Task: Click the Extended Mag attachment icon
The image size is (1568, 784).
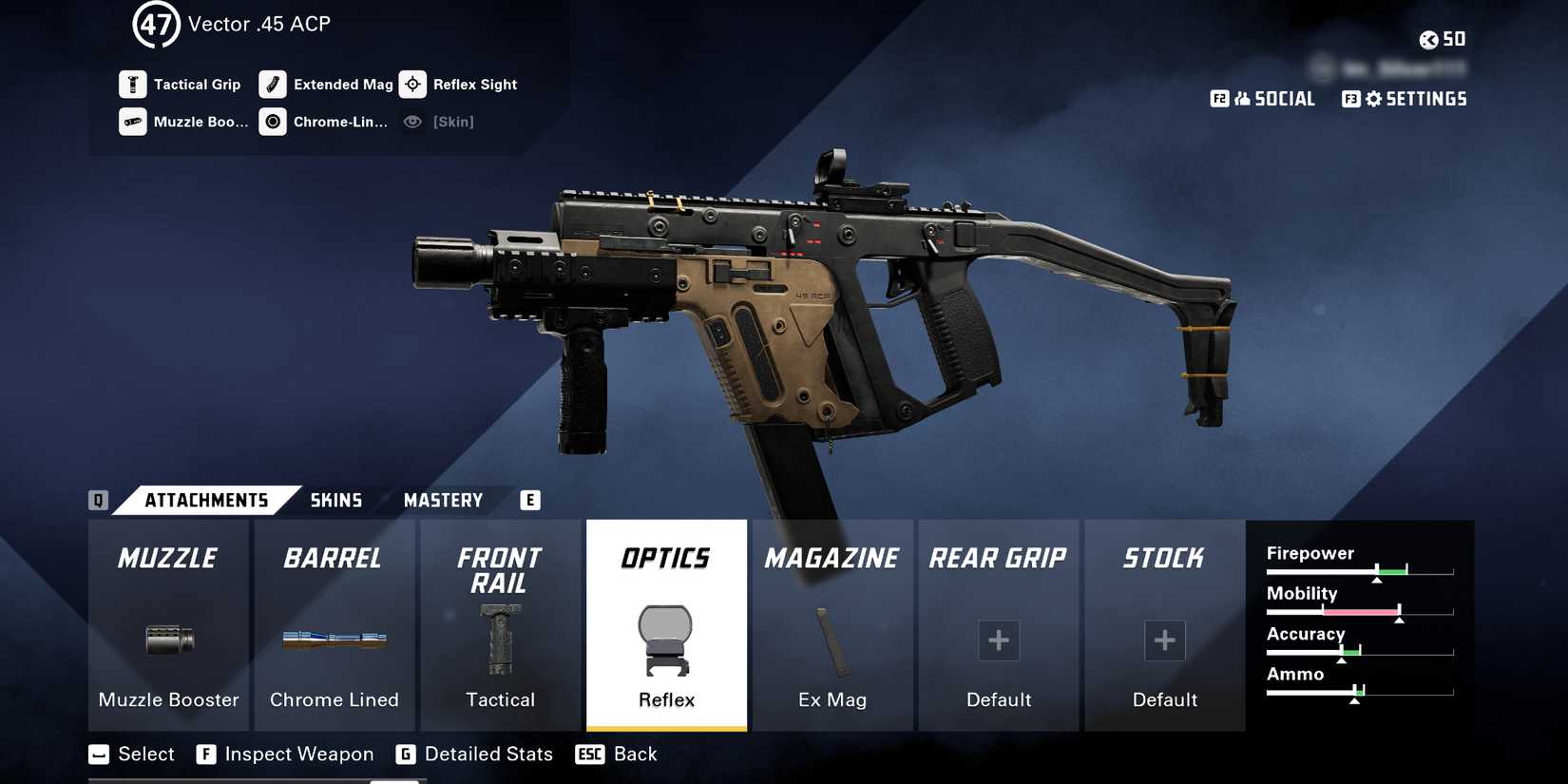Action: pos(273,85)
